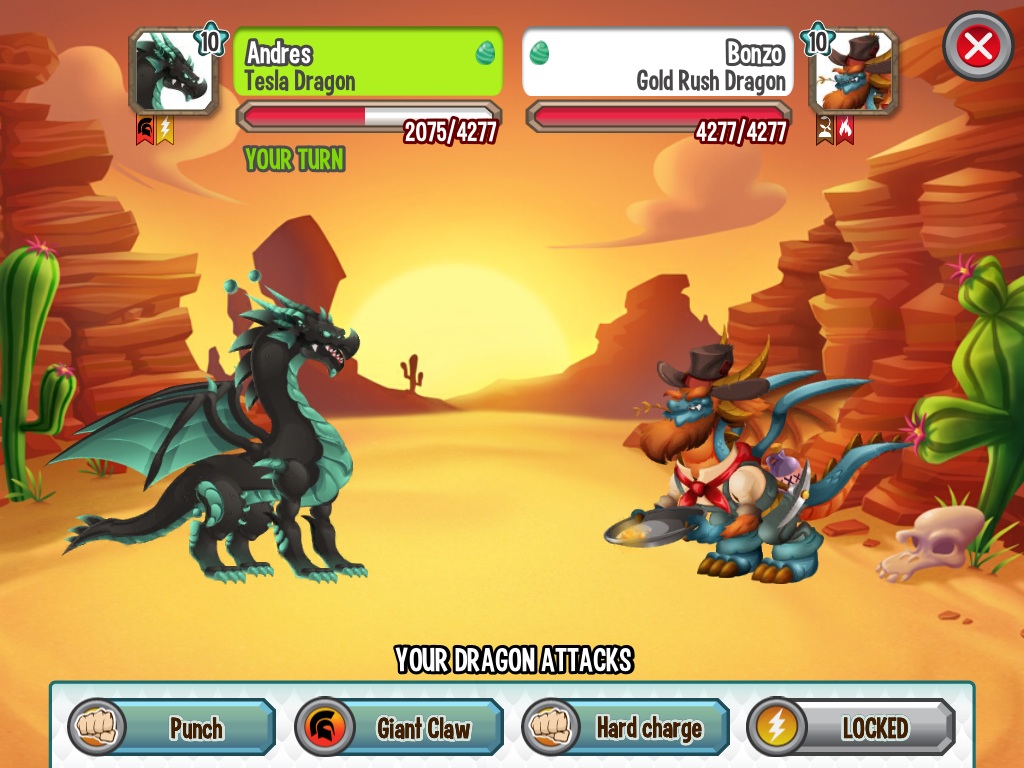Tap the Gold Rush Dragon portrait thumbnail
1024x768 pixels.
[x=853, y=72]
